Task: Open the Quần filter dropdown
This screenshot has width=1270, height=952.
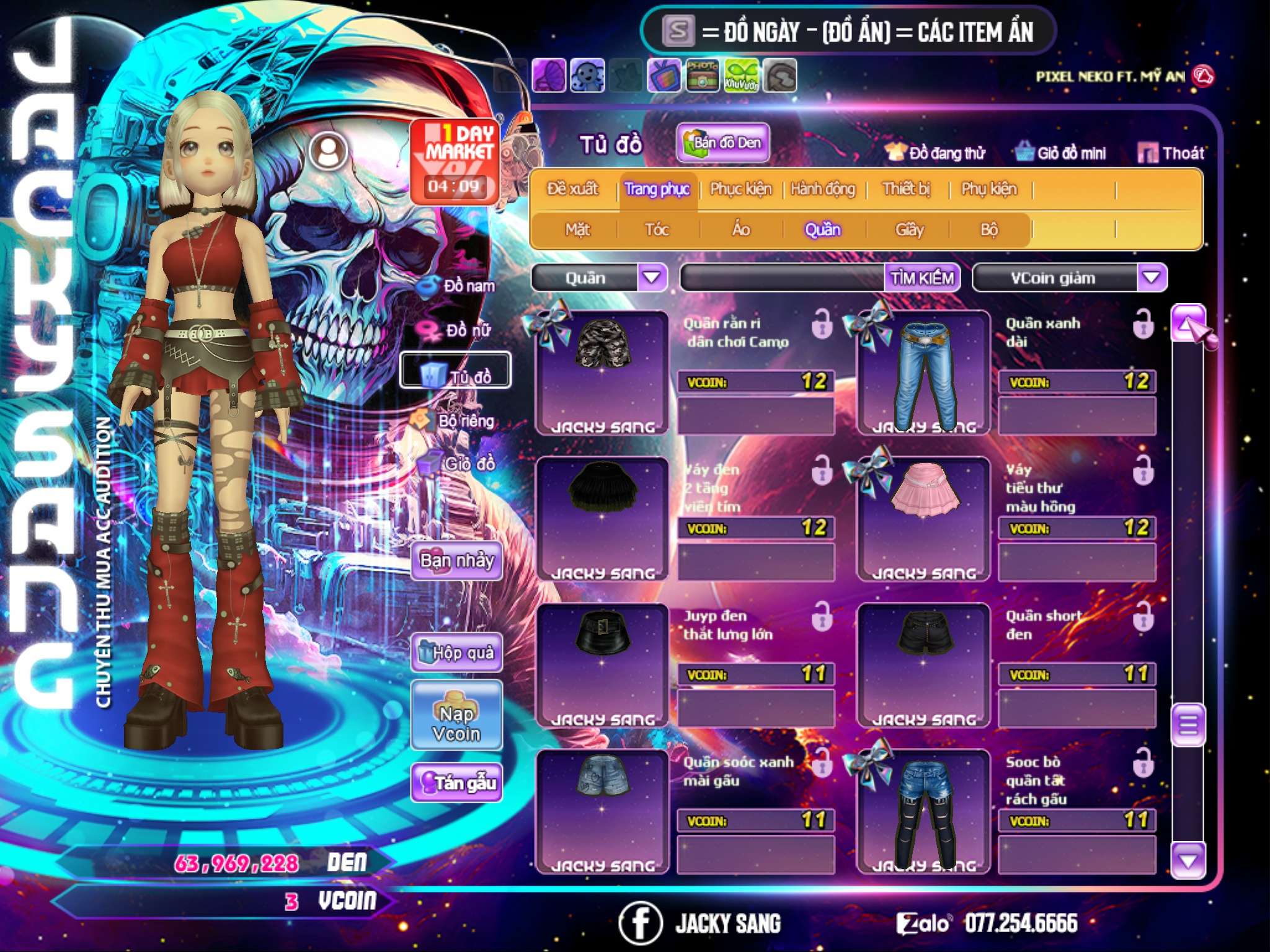Action: [652, 277]
